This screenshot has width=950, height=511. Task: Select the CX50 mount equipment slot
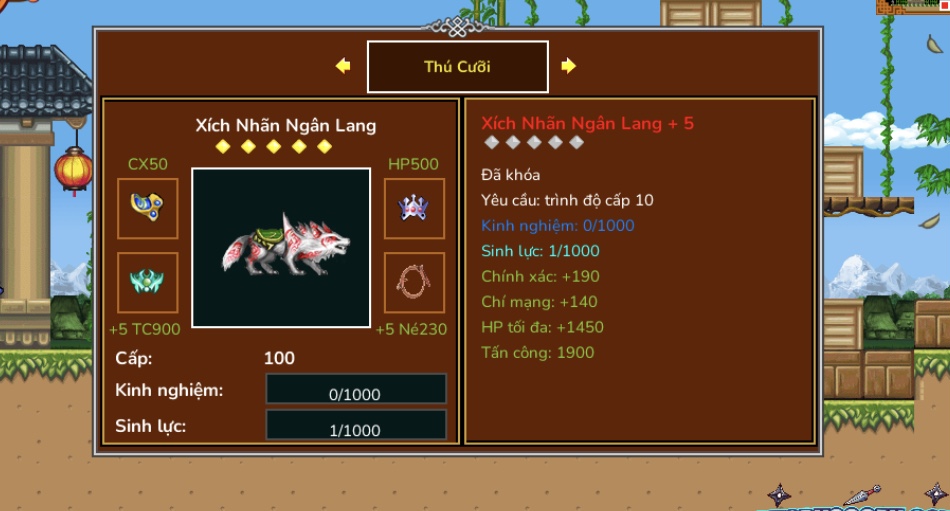(148, 208)
